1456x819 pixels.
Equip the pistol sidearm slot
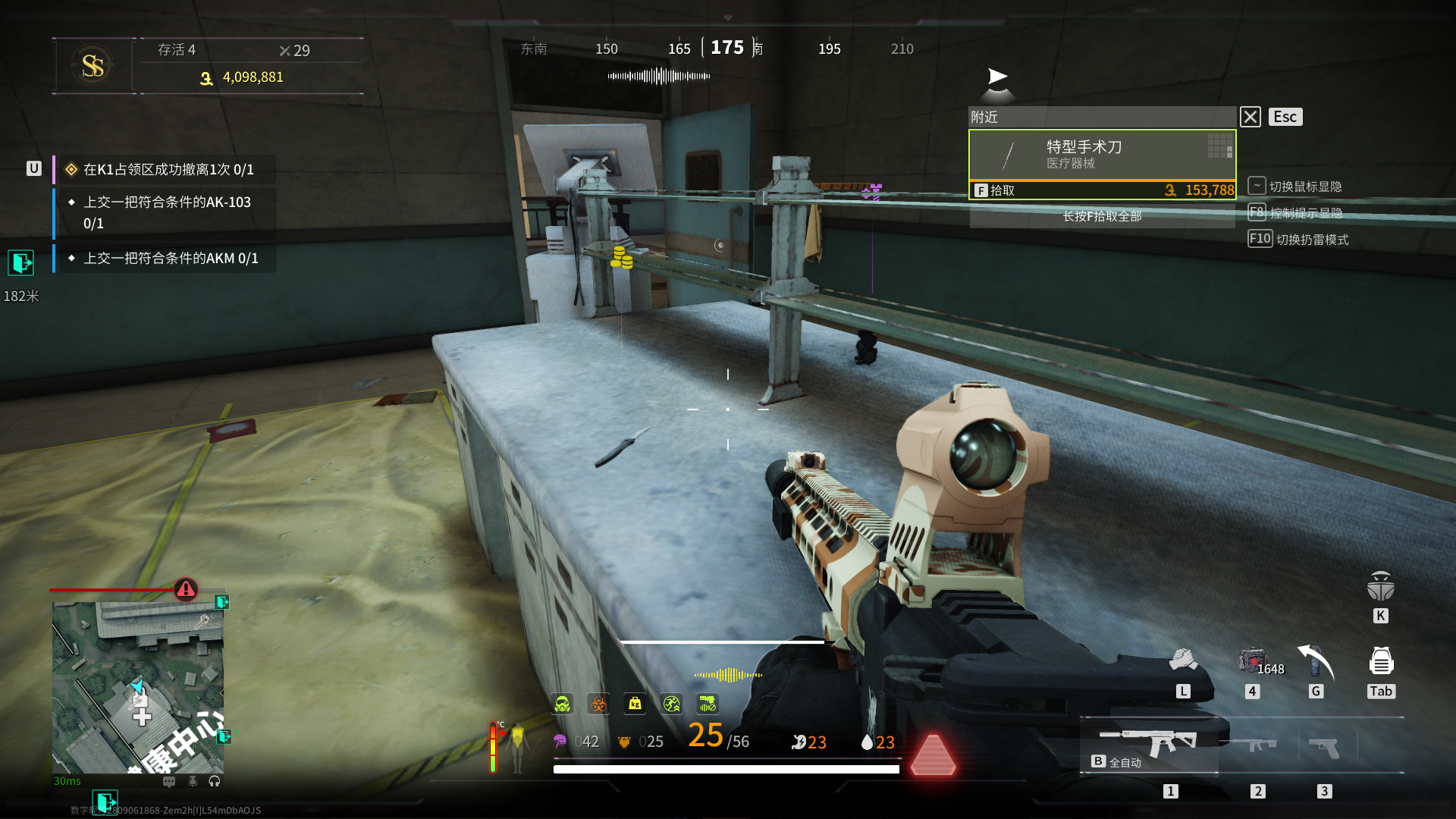(x=1324, y=747)
